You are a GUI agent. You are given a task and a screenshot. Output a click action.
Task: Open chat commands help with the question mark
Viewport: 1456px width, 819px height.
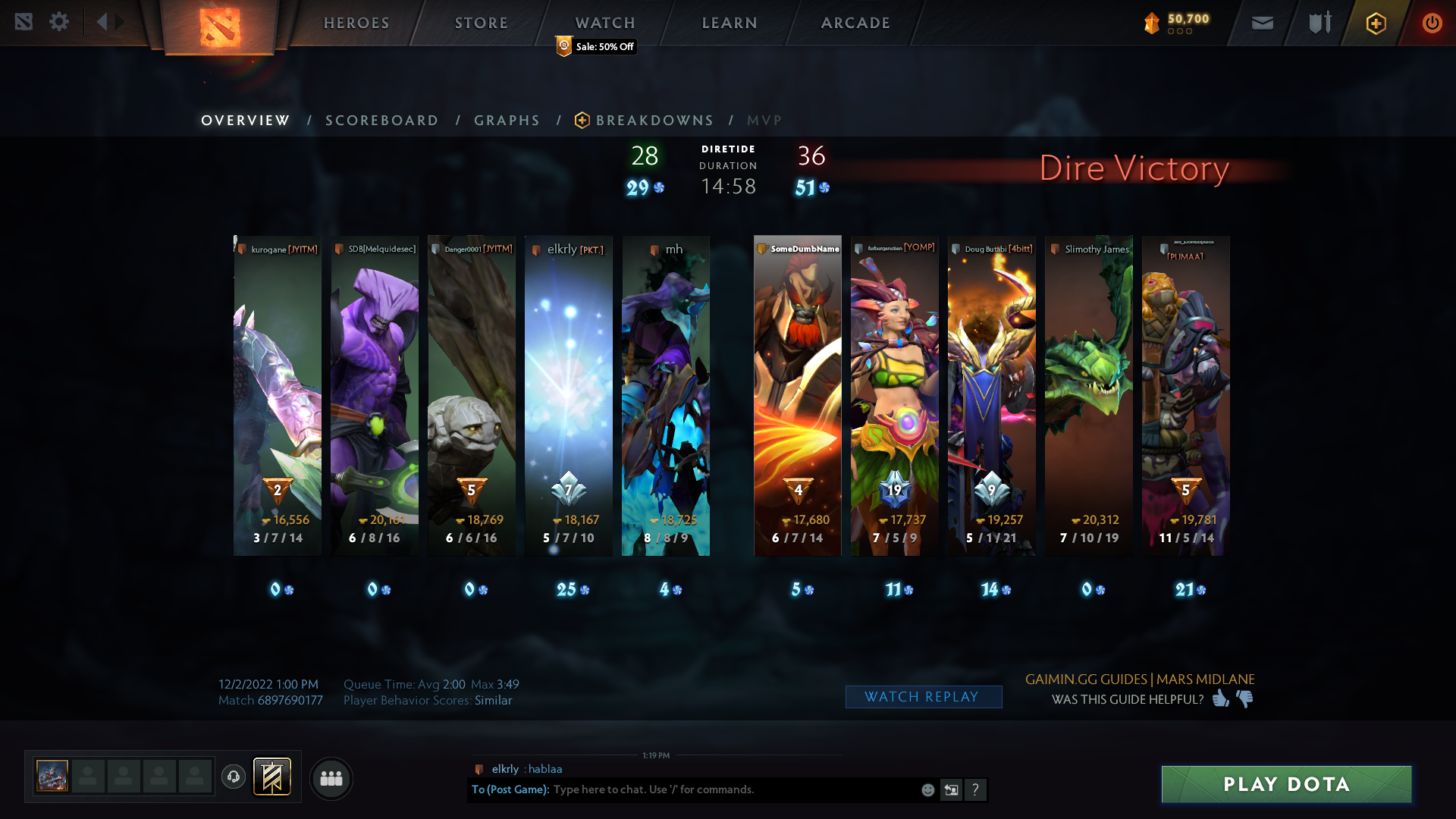[x=976, y=789]
